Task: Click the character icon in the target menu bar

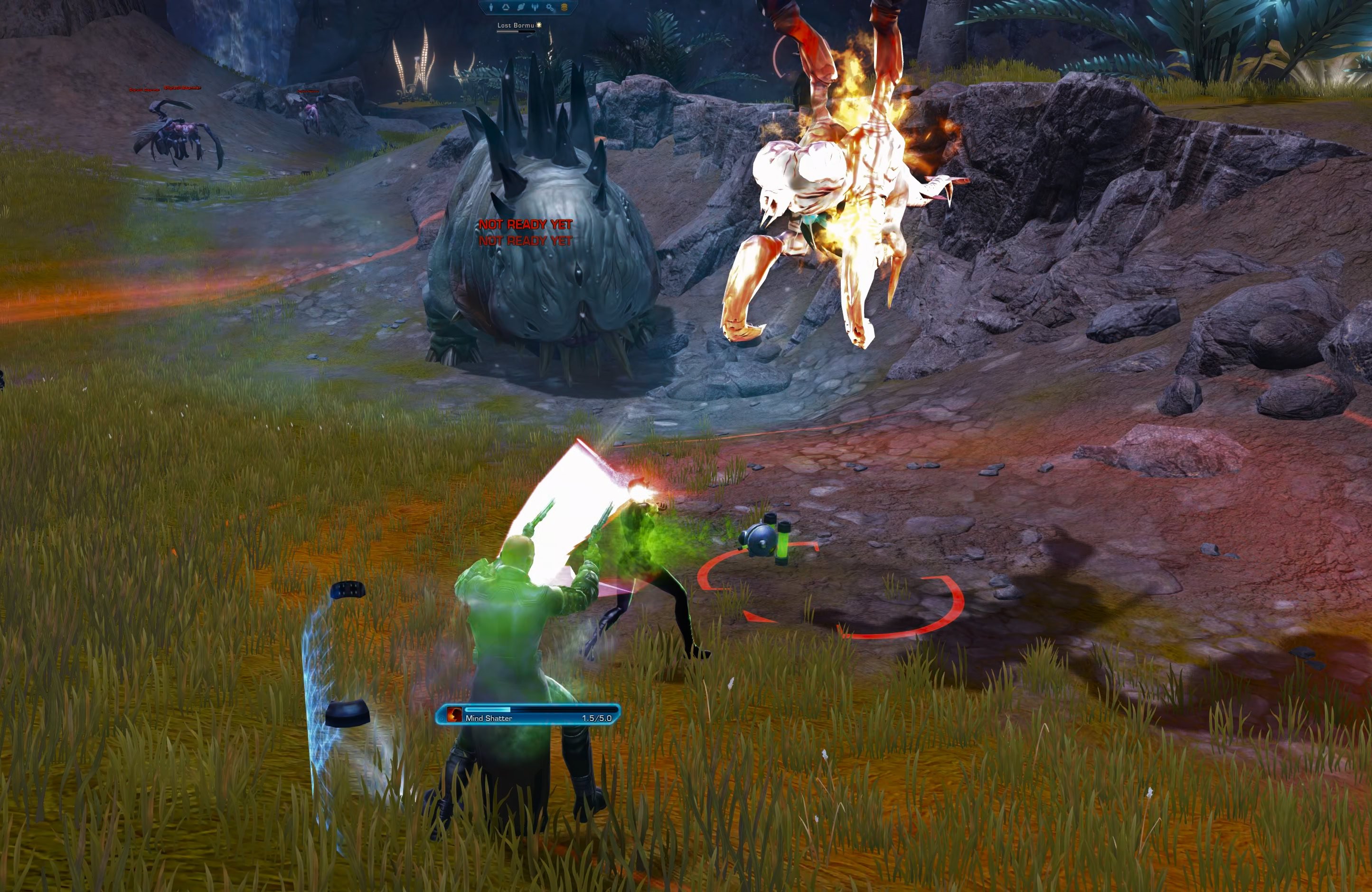Action: pyautogui.click(x=491, y=7)
